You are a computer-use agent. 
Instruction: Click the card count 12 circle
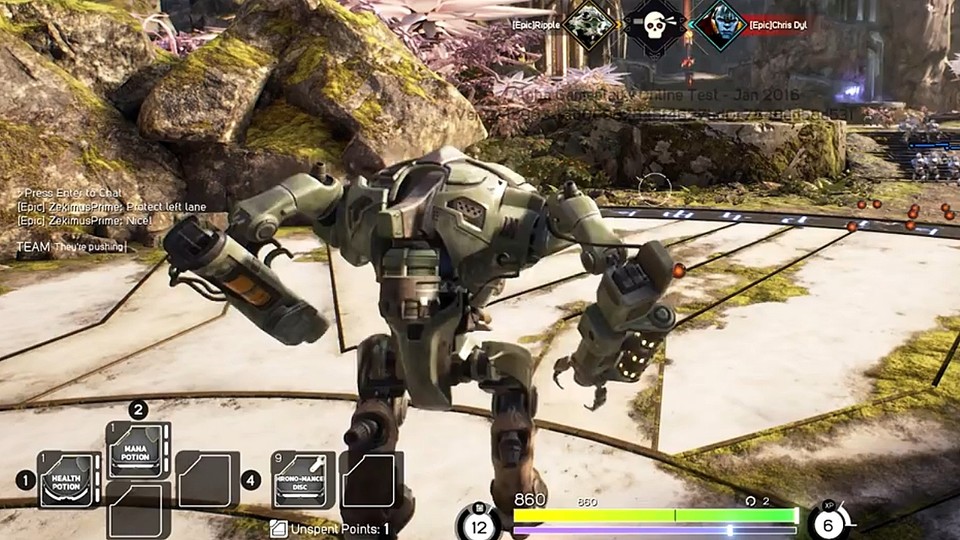478,524
